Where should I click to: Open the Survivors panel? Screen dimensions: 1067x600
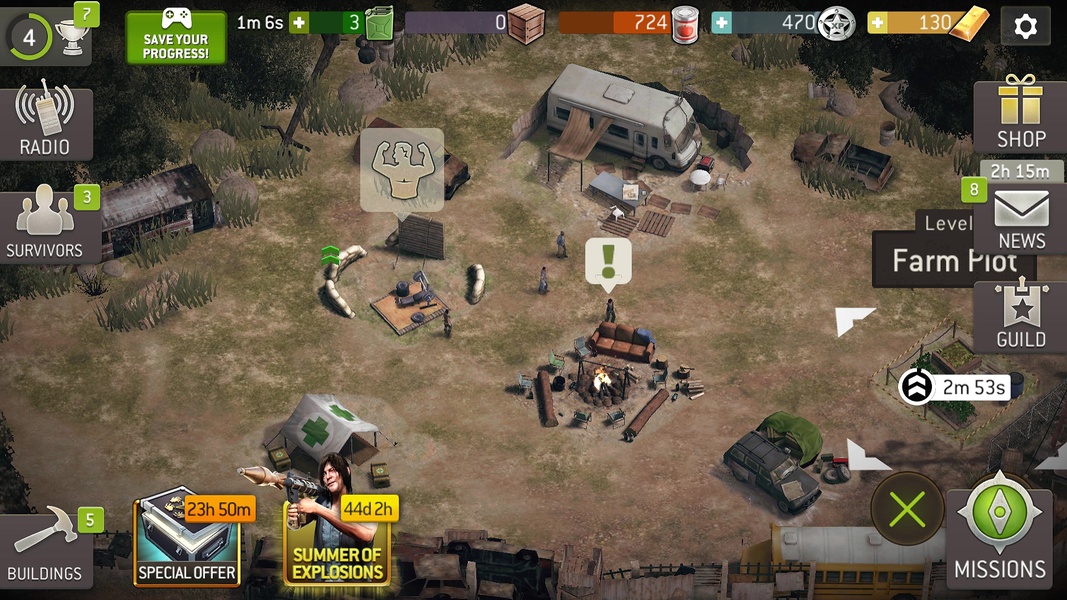coord(48,227)
